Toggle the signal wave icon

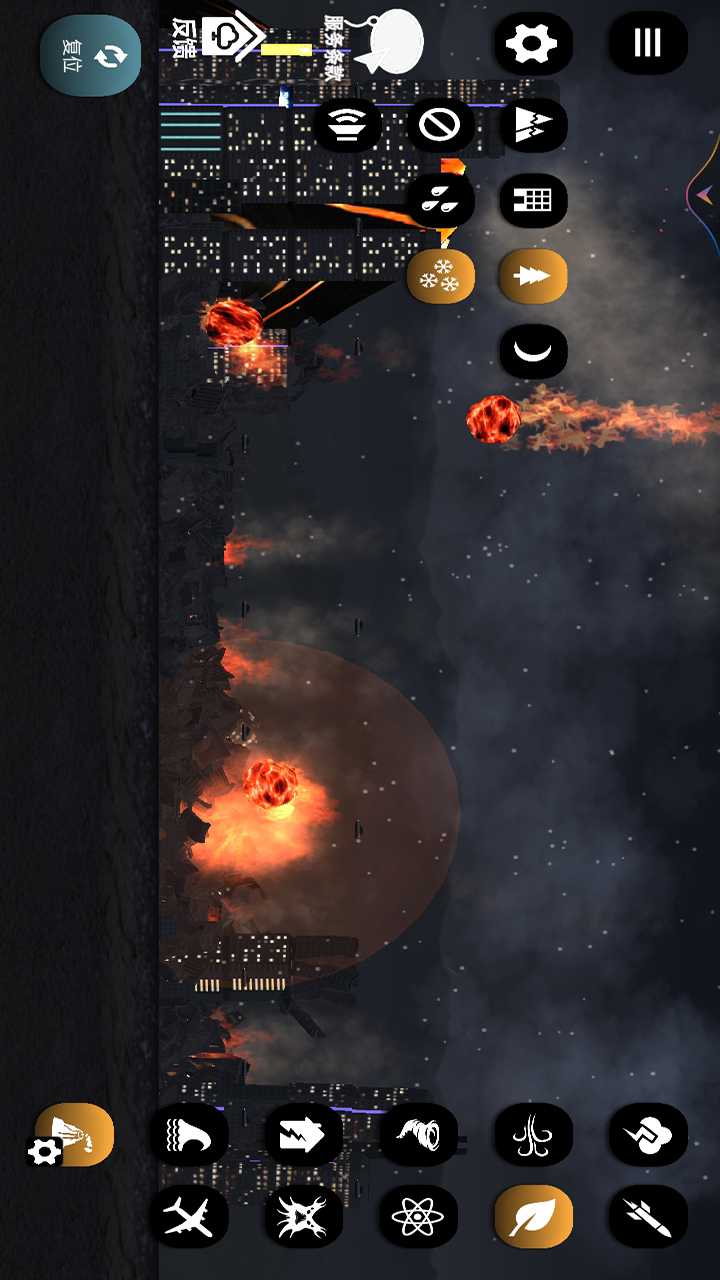(347, 125)
